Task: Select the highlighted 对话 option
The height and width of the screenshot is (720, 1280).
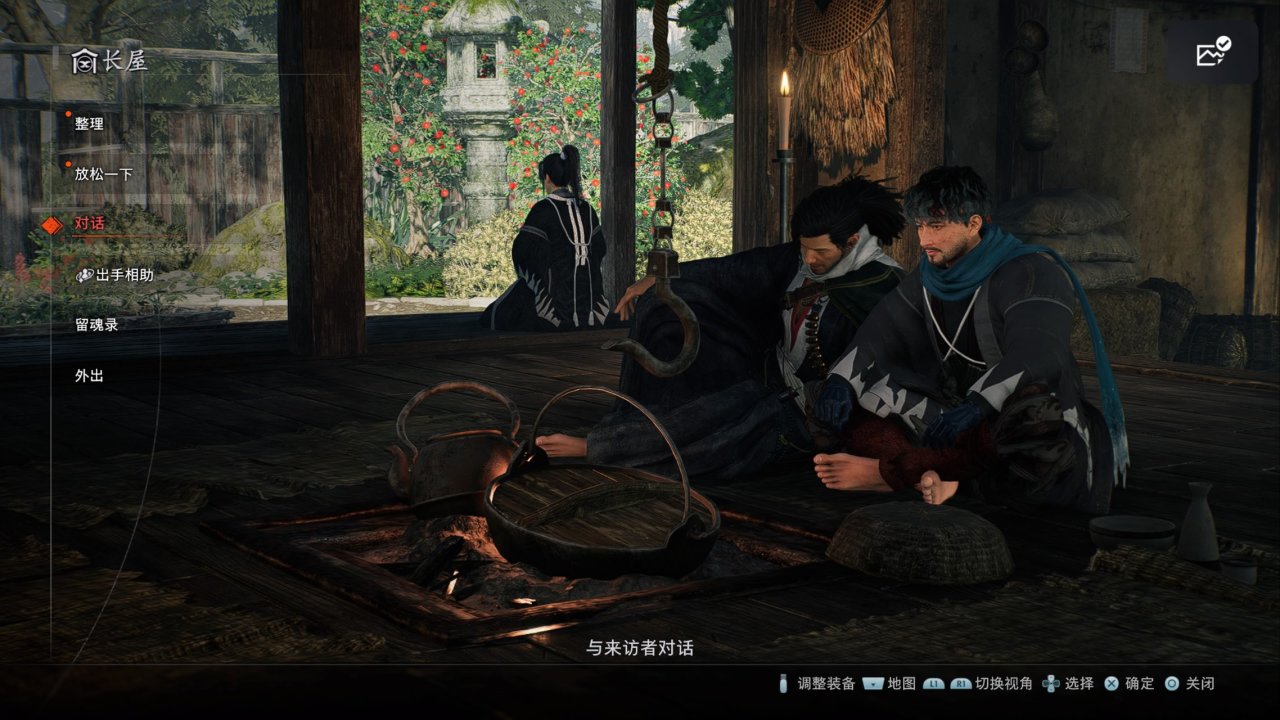Action: tap(89, 224)
